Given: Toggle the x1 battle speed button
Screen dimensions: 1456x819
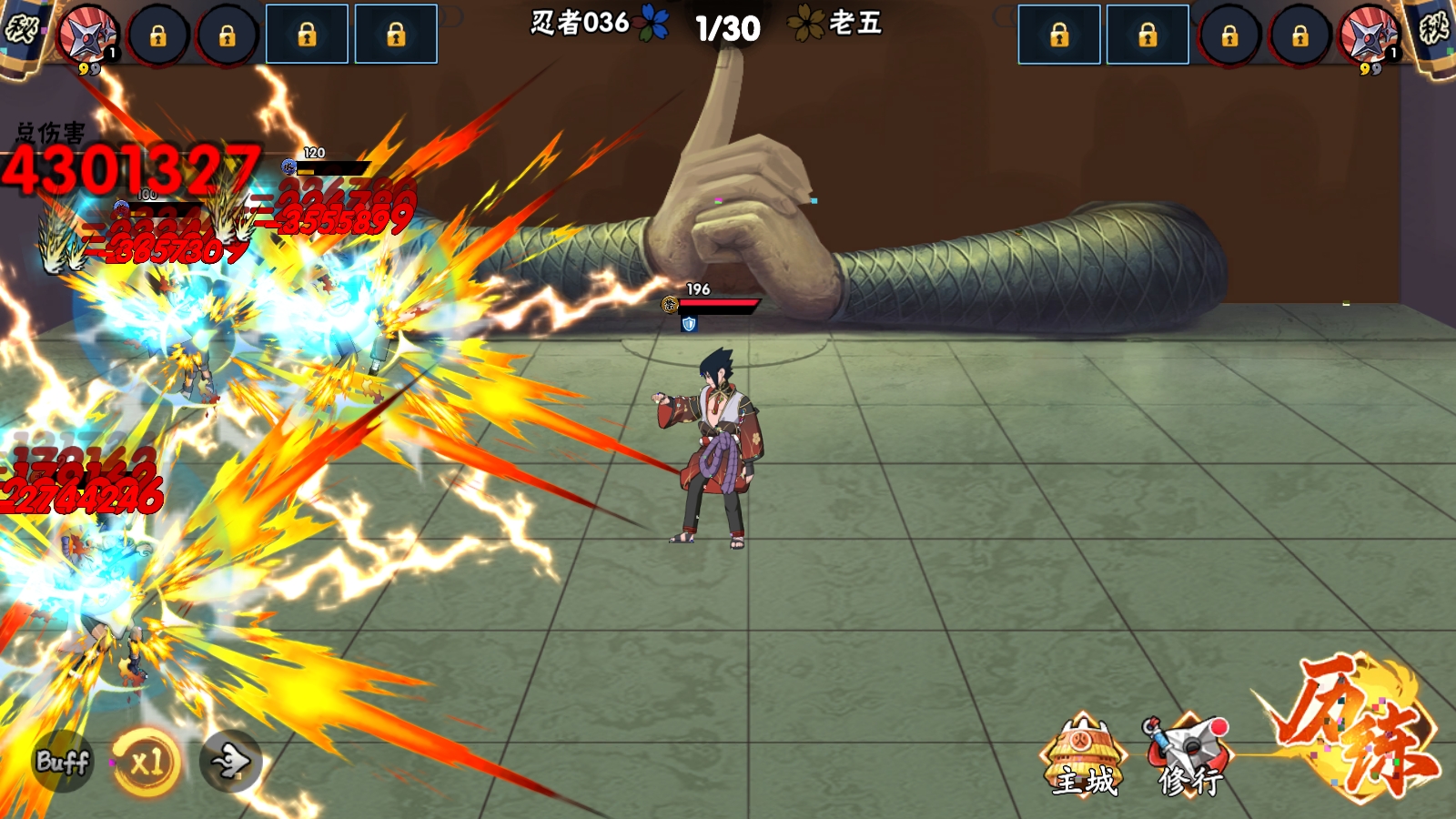Looking at the screenshot, I should pyautogui.click(x=146, y=761).
